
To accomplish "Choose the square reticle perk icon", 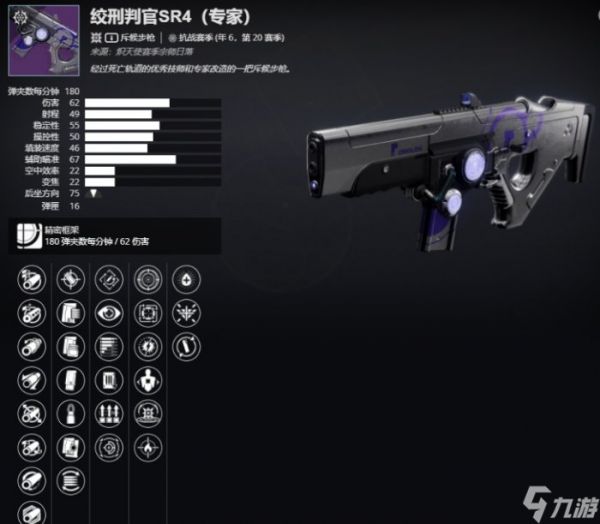I will tap(146, 312).
